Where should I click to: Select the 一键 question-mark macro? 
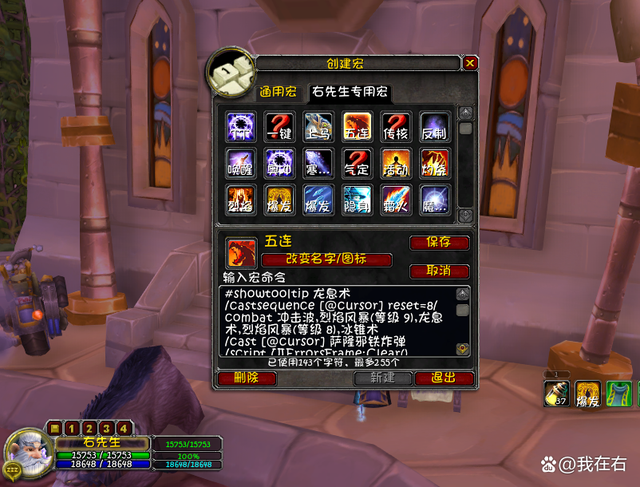[x=280, y=126]
